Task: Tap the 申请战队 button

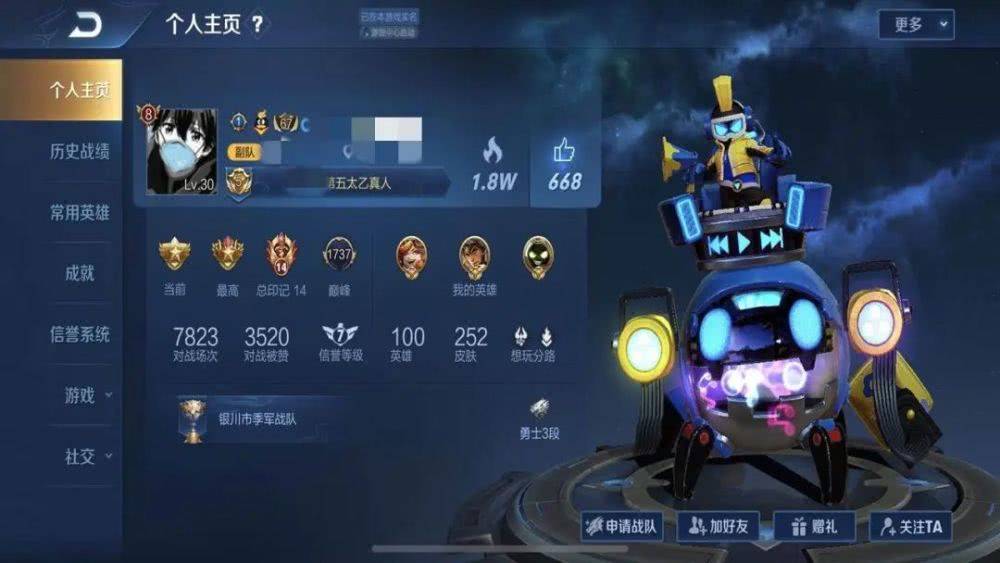Action: click(622, 526)
